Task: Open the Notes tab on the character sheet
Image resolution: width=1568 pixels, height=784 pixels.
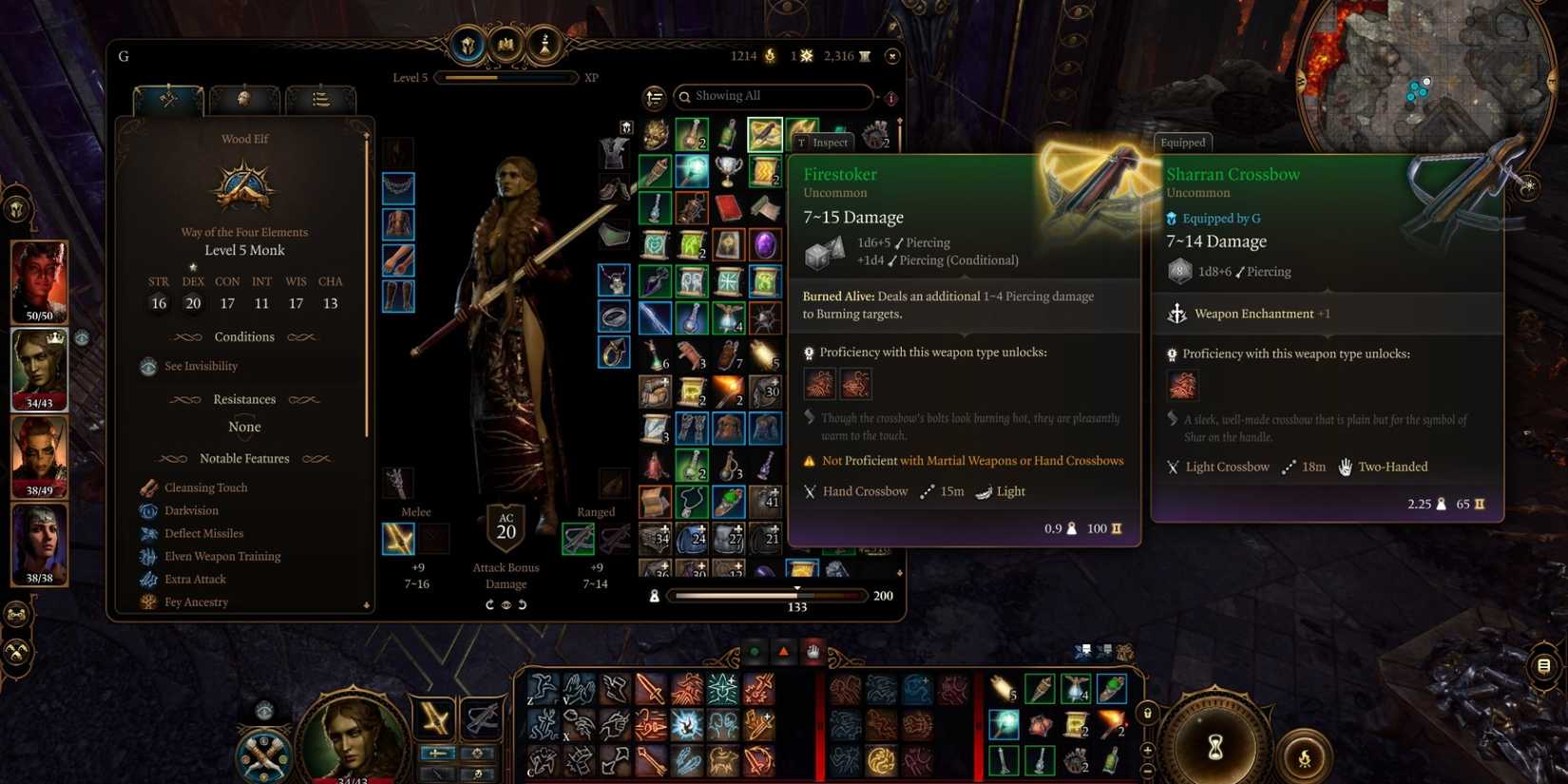Action: point(321,99)
